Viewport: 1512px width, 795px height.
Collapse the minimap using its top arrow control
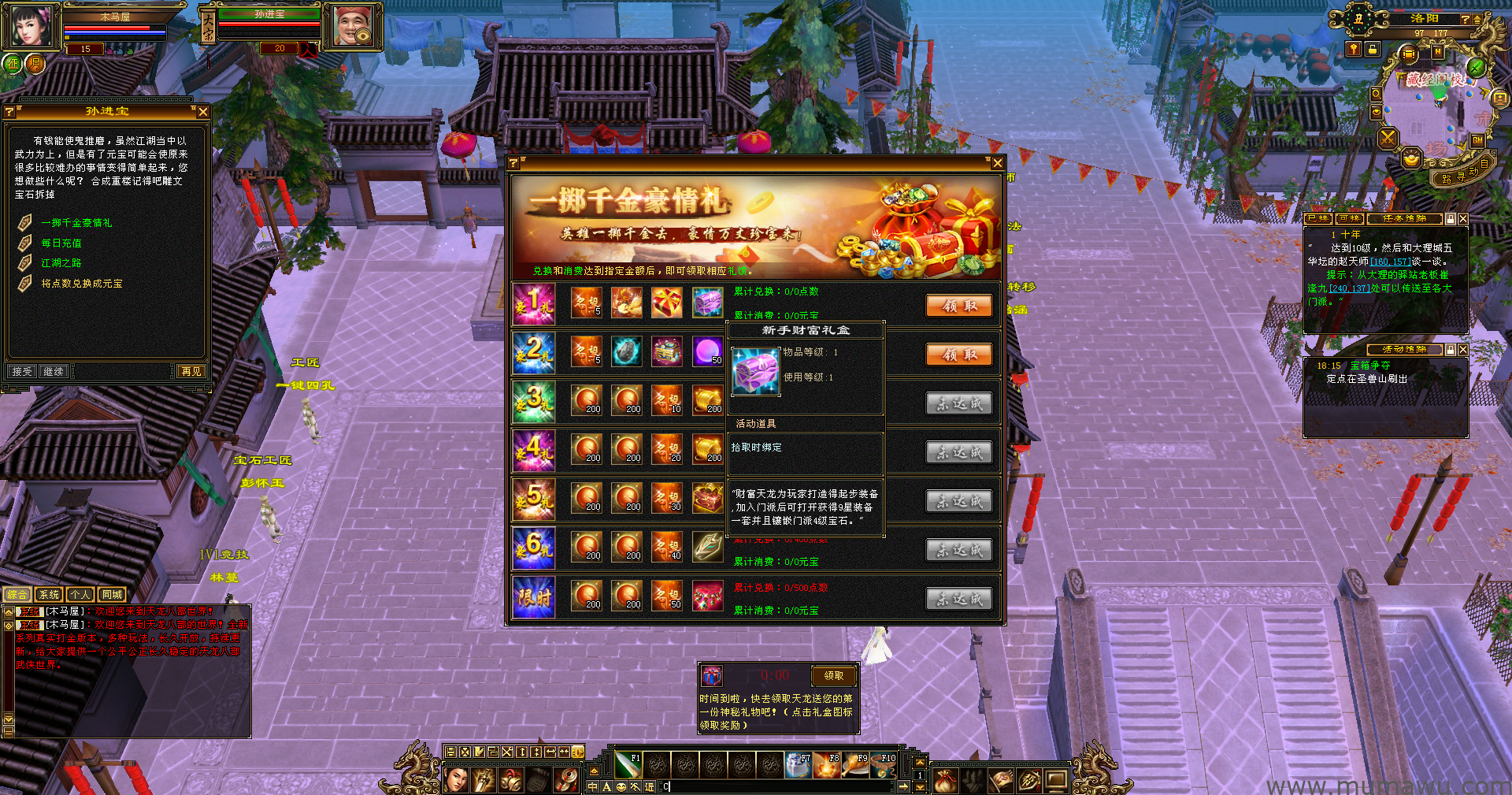(1477, 19)
